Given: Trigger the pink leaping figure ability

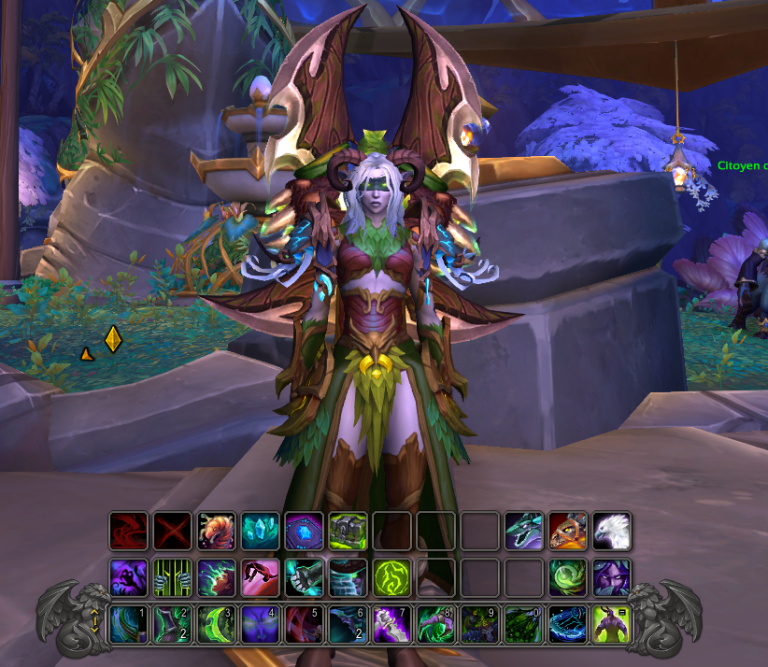Looking at the screenshot, I should [260, 577].
